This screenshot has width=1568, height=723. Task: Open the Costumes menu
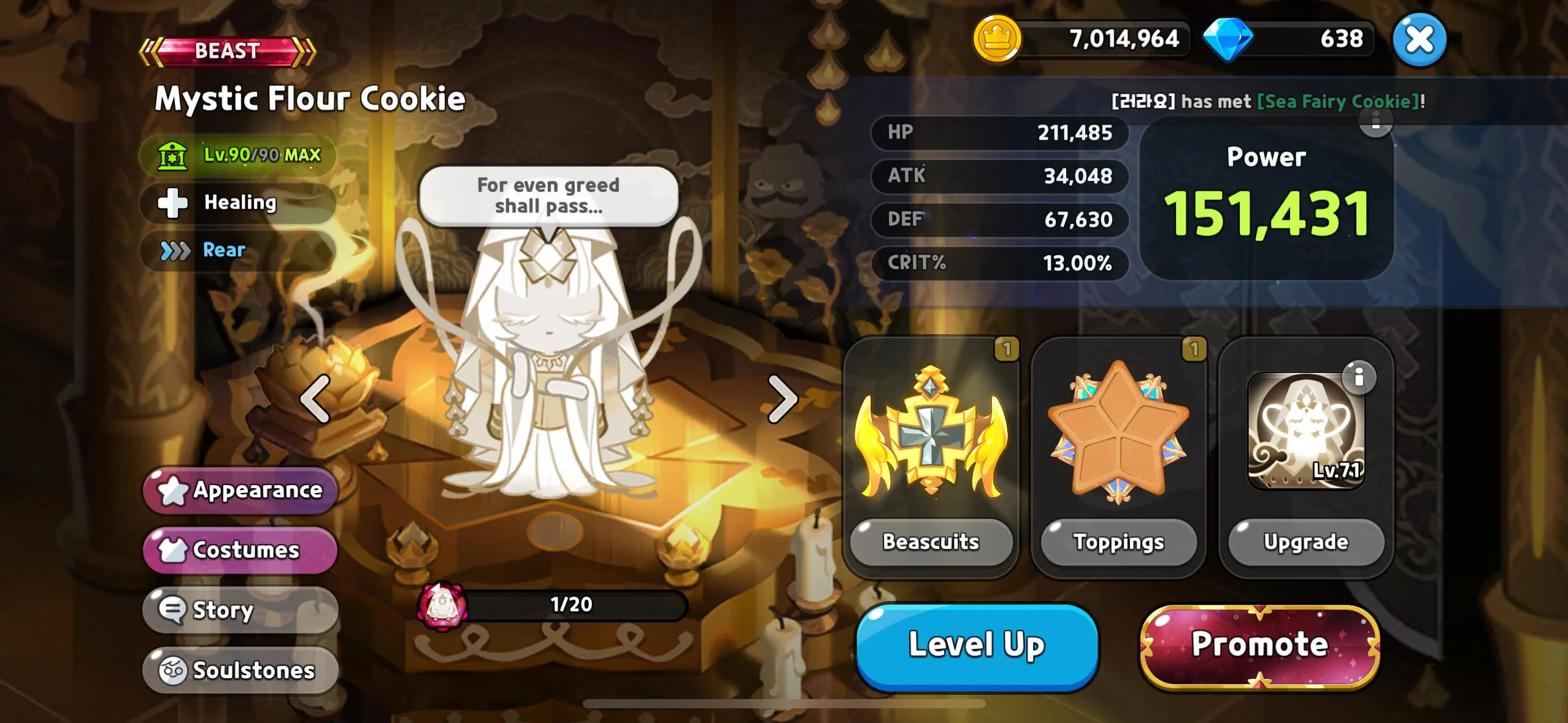[240, 550]
